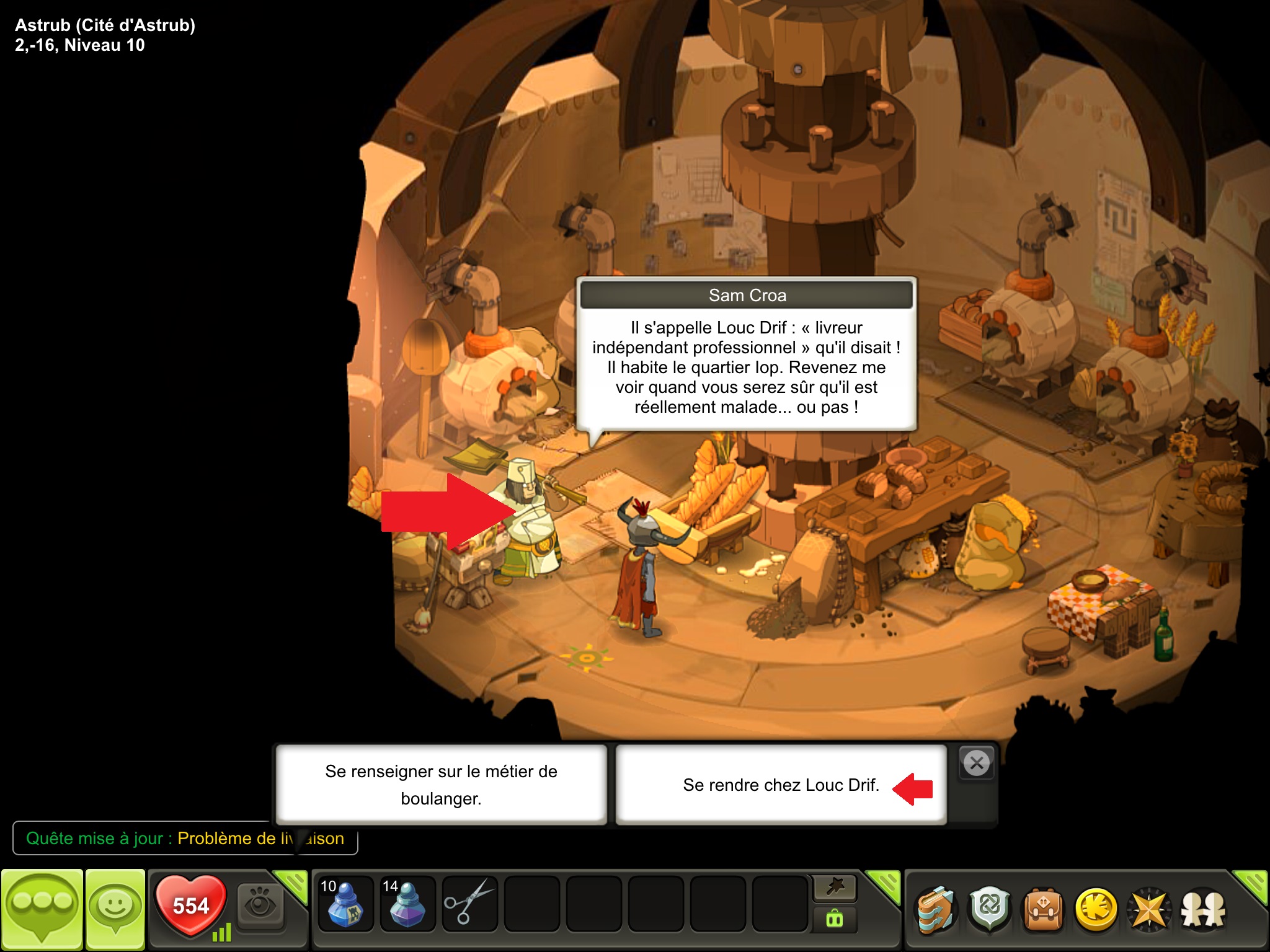Open the chat speech-bubble button
Viewport: 1270px width, 952px height.
[42, 910]
